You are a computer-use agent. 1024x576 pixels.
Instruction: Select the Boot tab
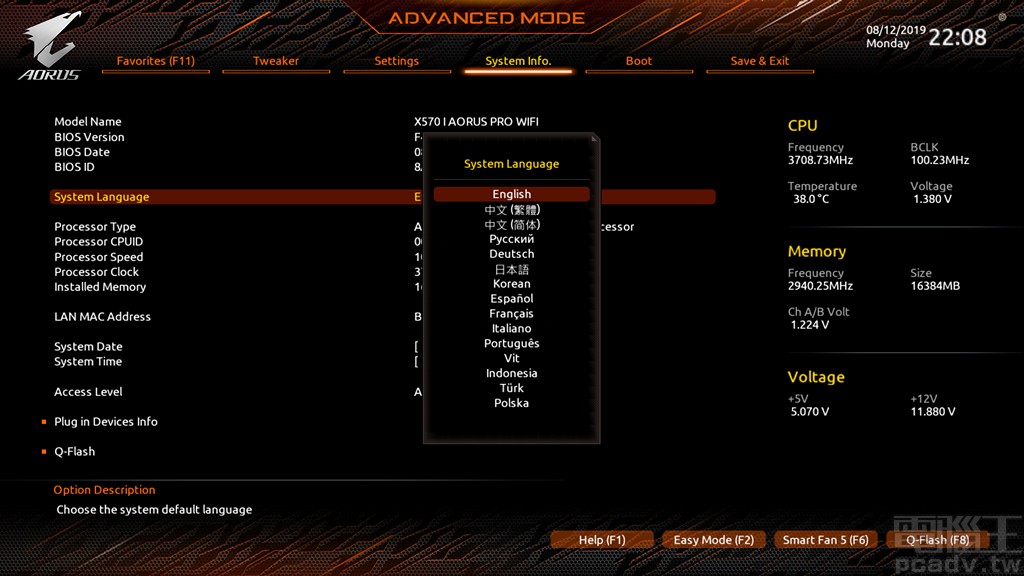[x=639, y=61]
